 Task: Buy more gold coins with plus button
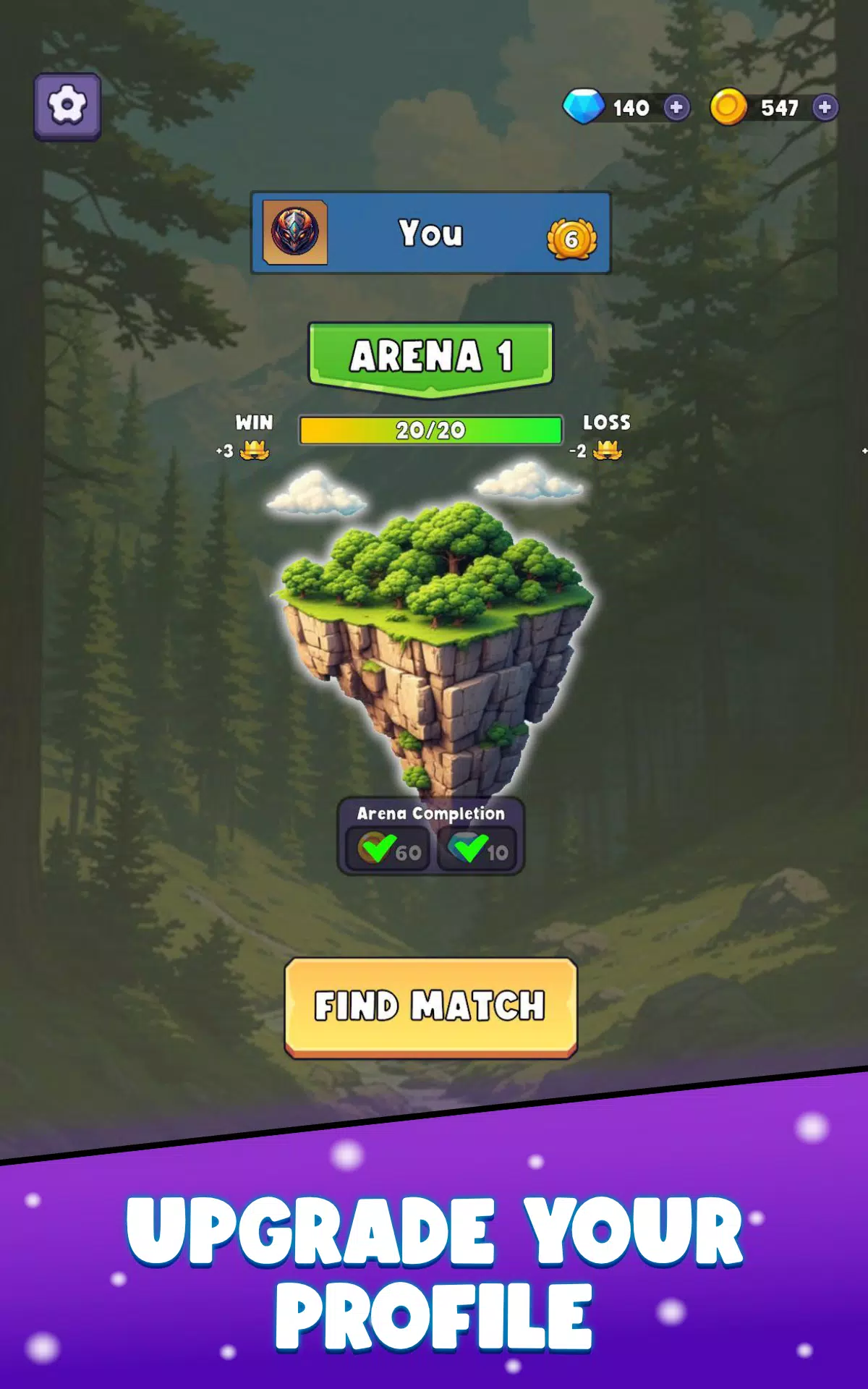(825, 108)
